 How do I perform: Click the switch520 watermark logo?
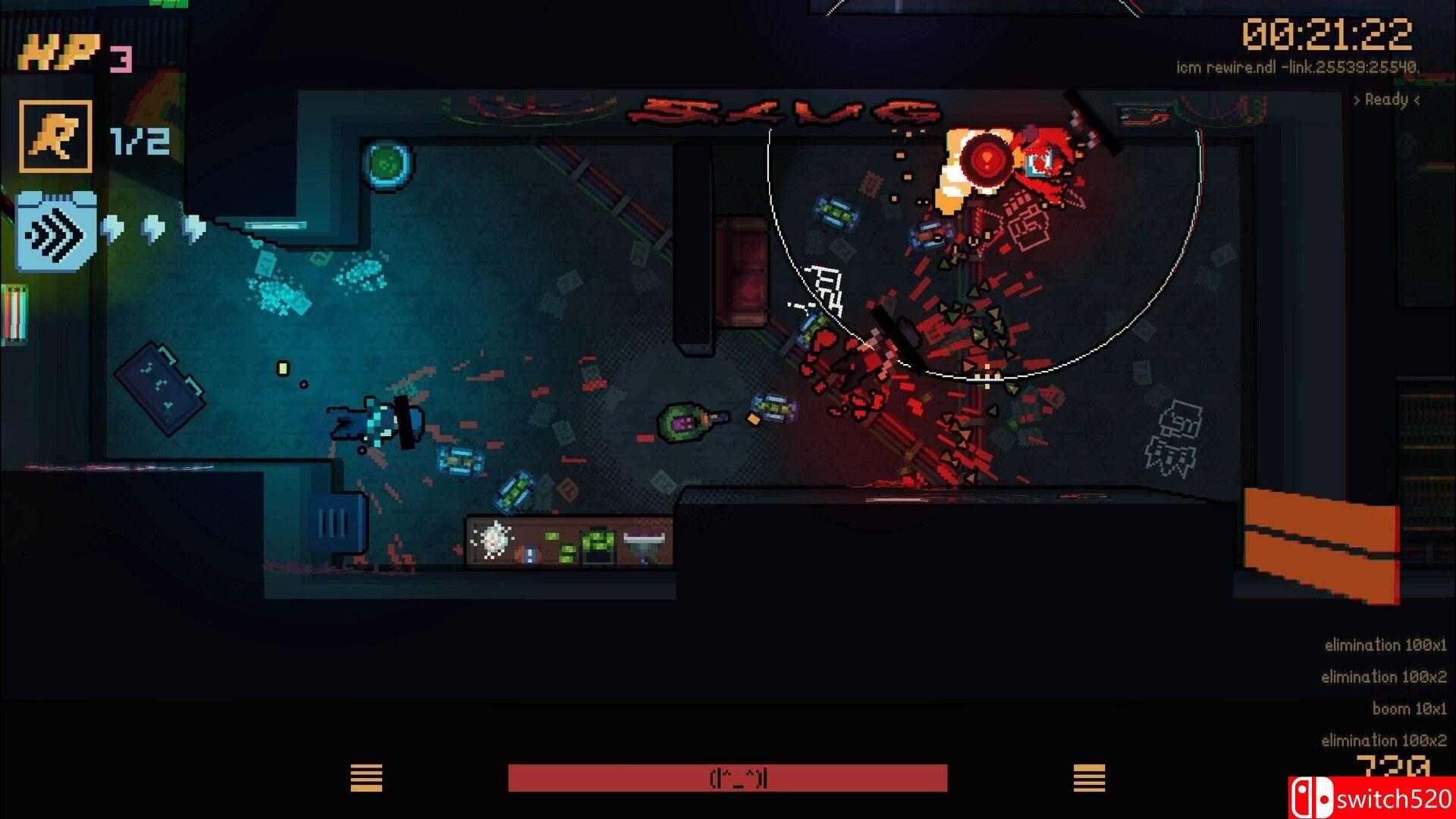click(x=1370, y=799)
